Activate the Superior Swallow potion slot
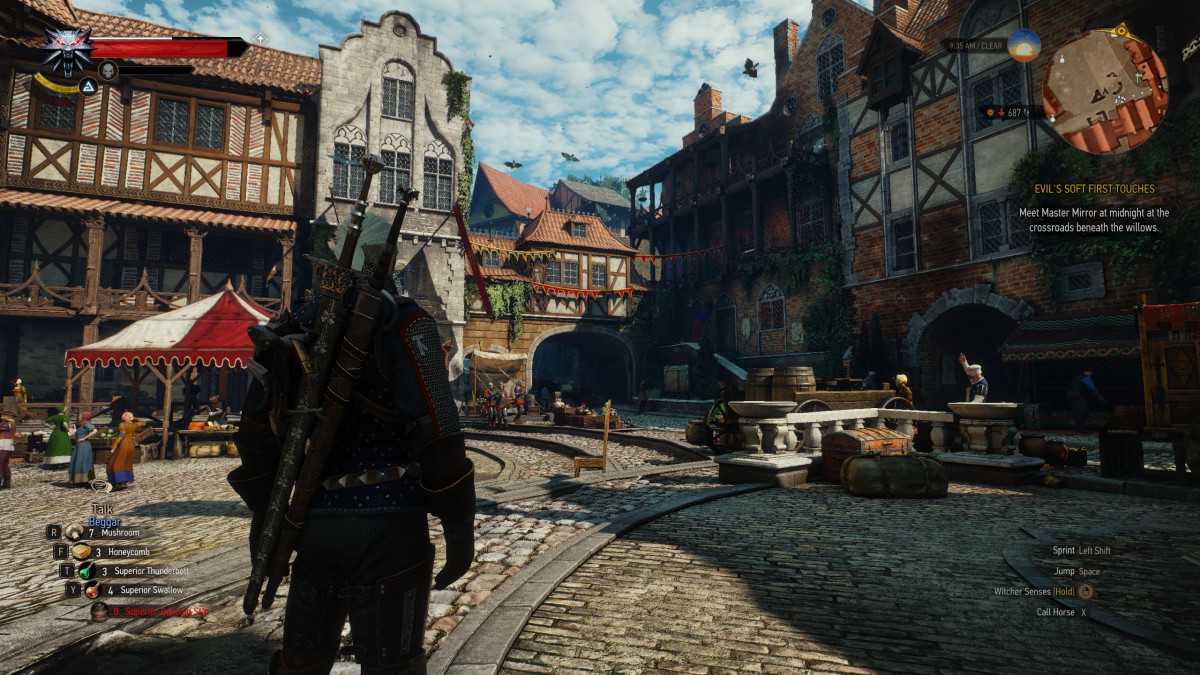The image size is (1200, 675). coord(93,590)
